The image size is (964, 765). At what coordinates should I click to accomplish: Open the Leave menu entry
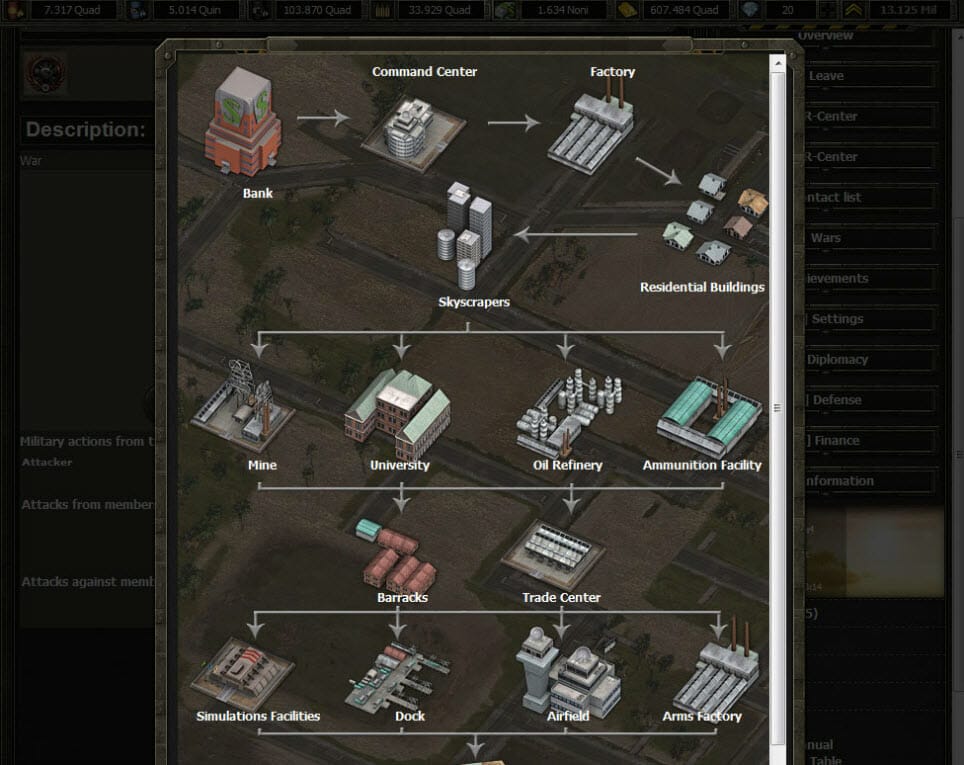pos(866,76)
